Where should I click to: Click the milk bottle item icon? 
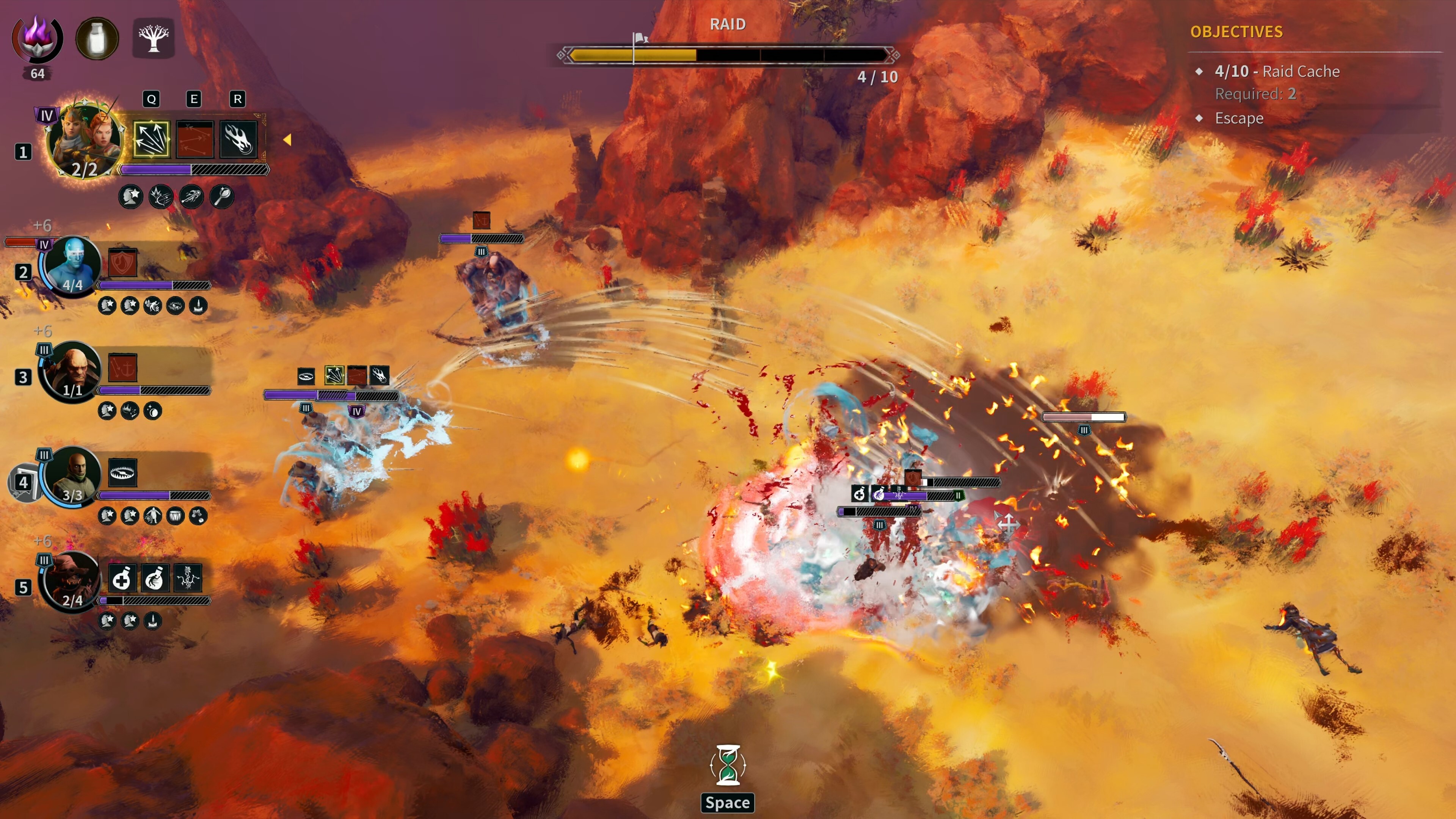[97, 38]
